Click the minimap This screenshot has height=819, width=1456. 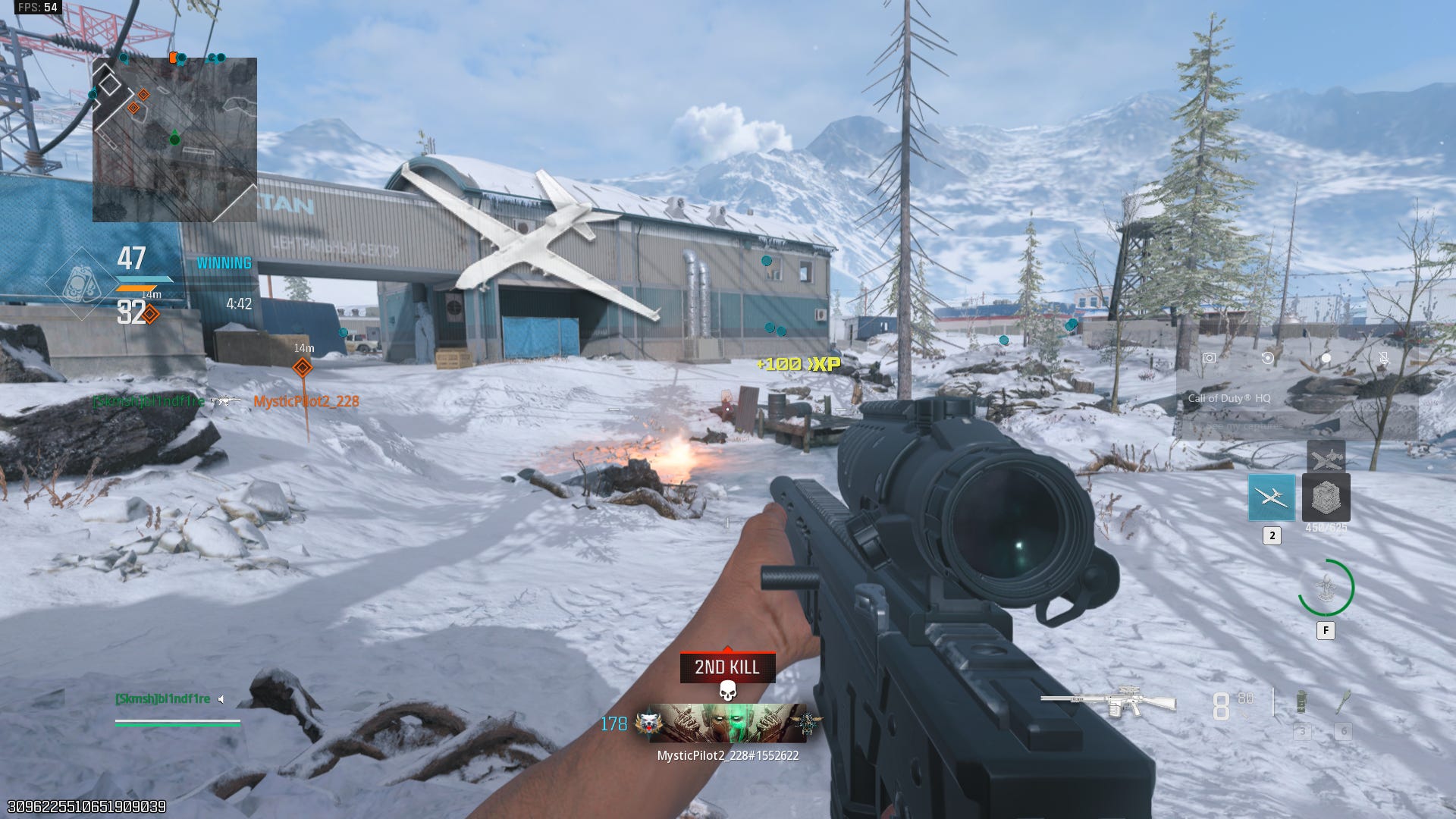pos(174,140)
